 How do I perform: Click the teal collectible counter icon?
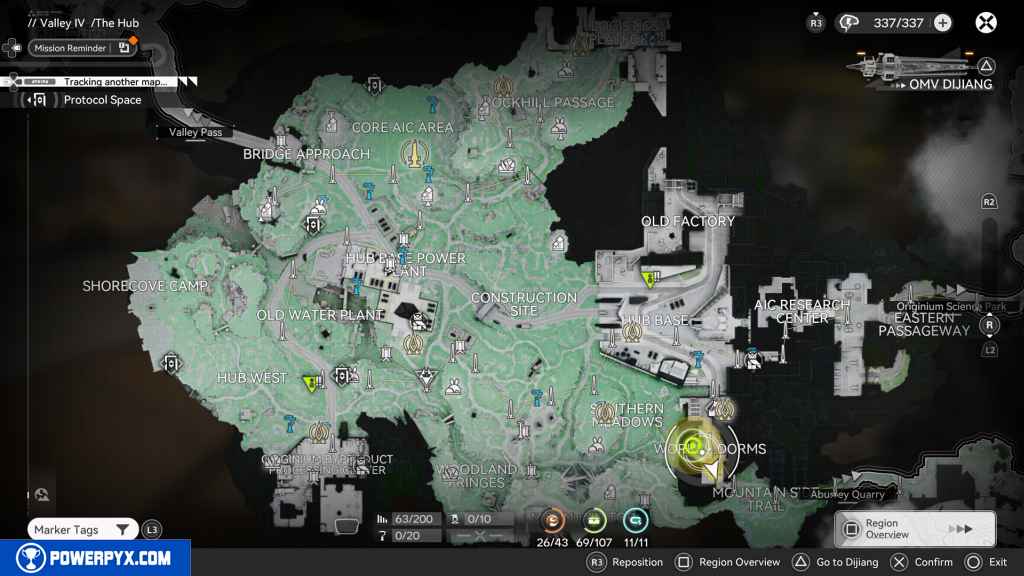[x=636, y=520]
